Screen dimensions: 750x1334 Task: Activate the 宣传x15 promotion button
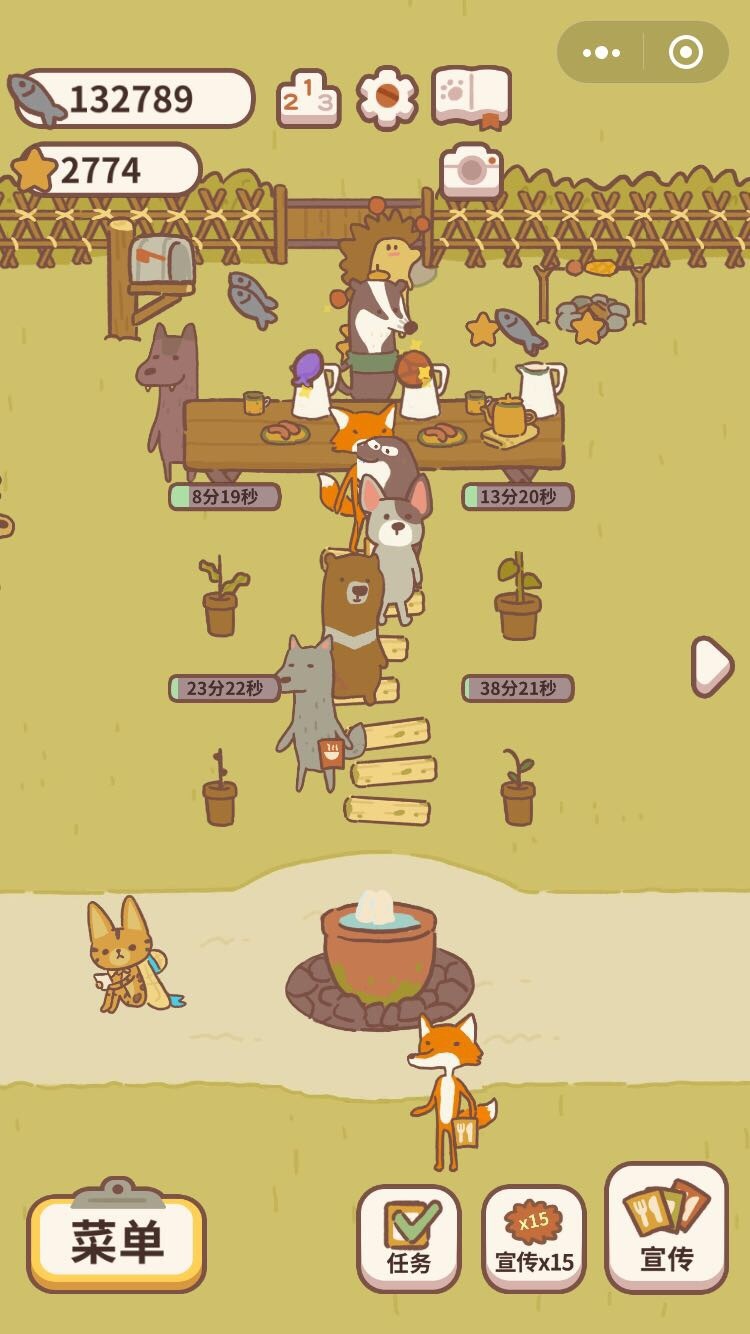pyautogui.click(x=534, y=1238)
